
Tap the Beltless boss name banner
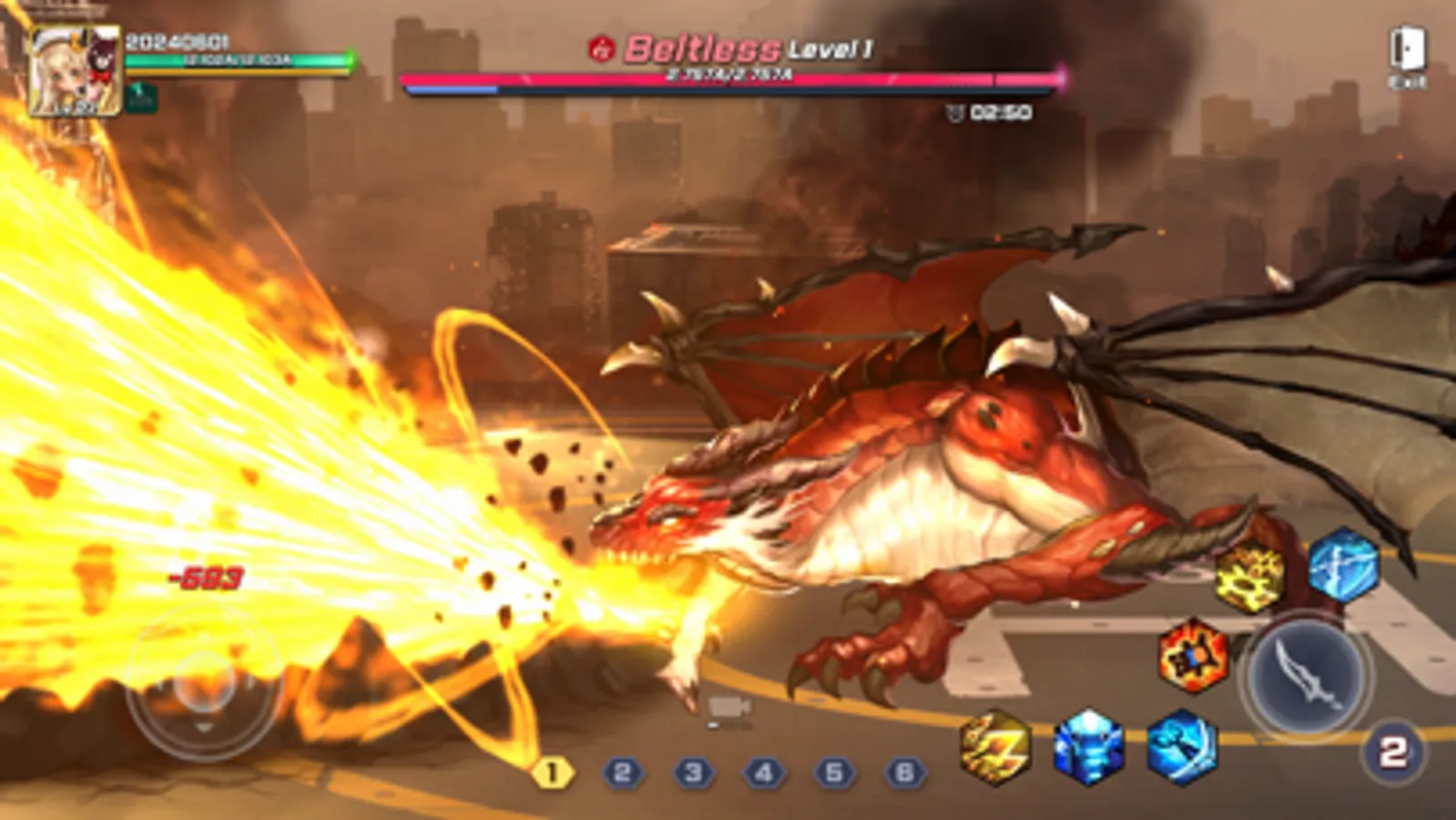(x=701, y=46)
